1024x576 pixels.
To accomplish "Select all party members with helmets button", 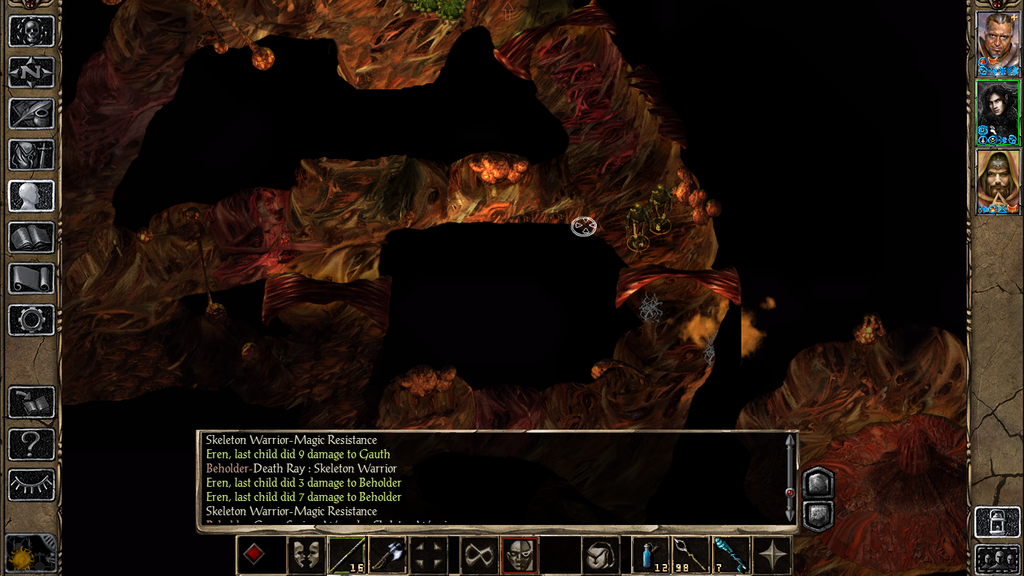I will click(x=997, y=558).
